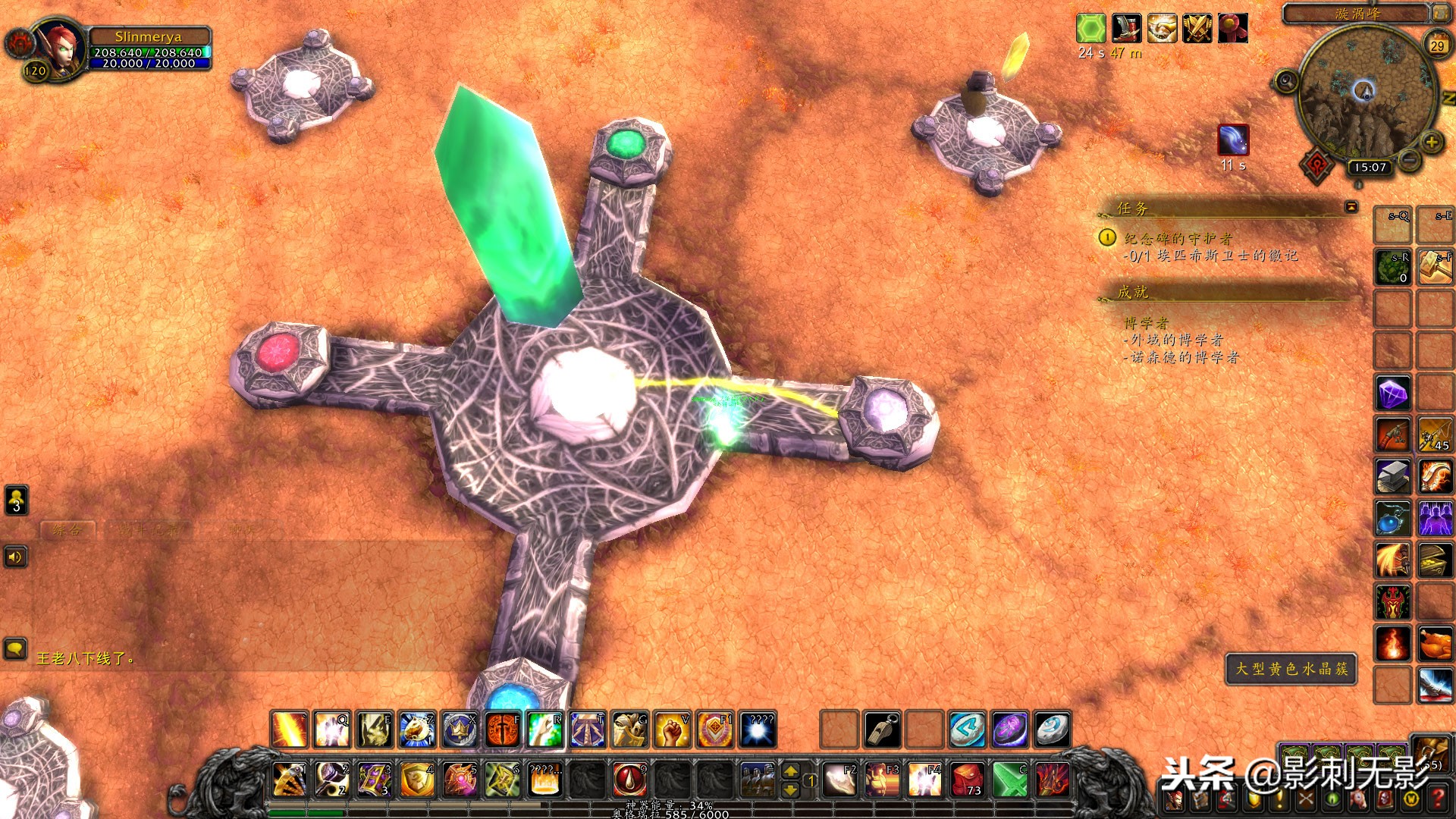
Task: Collapse the 任务 quest tracker header
Action: 1351,206
